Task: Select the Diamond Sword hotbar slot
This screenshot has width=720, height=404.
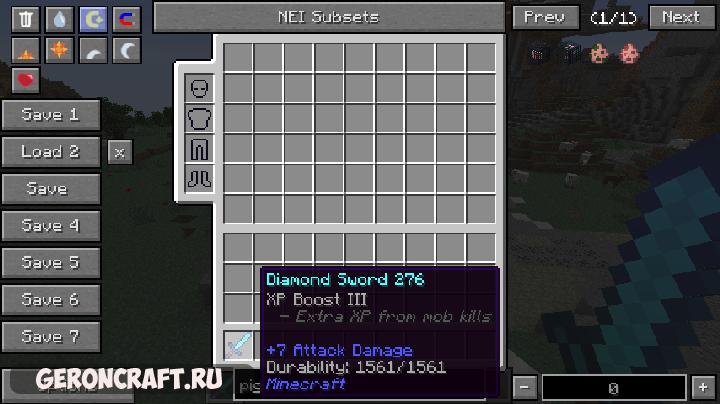Action: pyautogui.click(x=238, y=346)
